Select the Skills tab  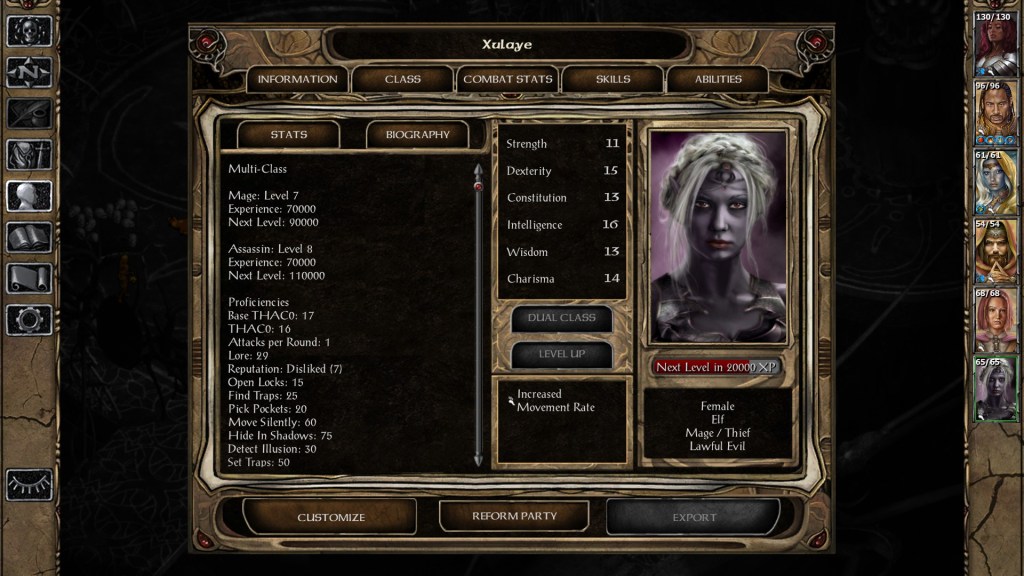pos(613,79)
